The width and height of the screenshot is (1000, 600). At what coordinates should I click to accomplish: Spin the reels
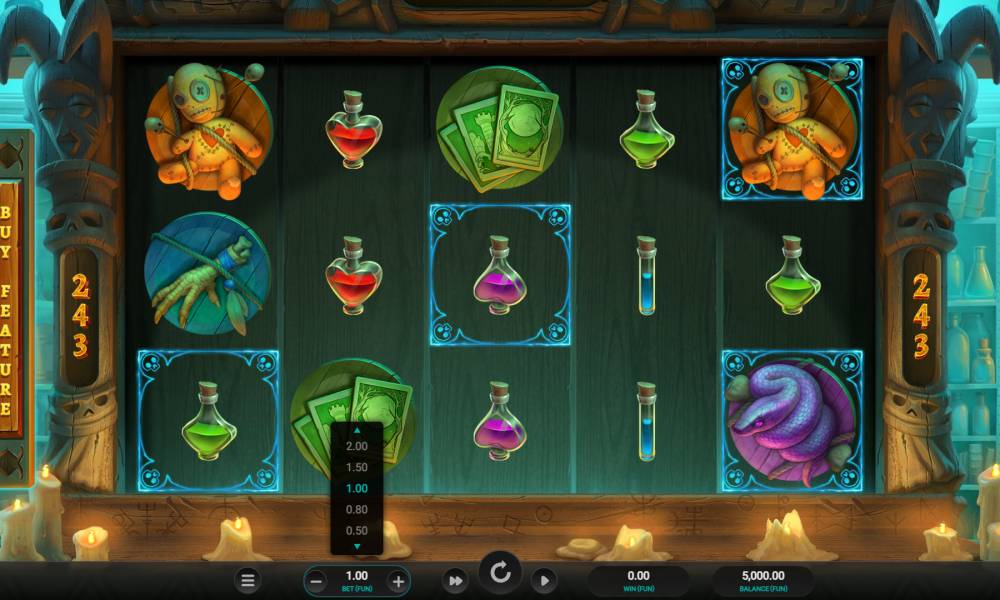point(500,573)
